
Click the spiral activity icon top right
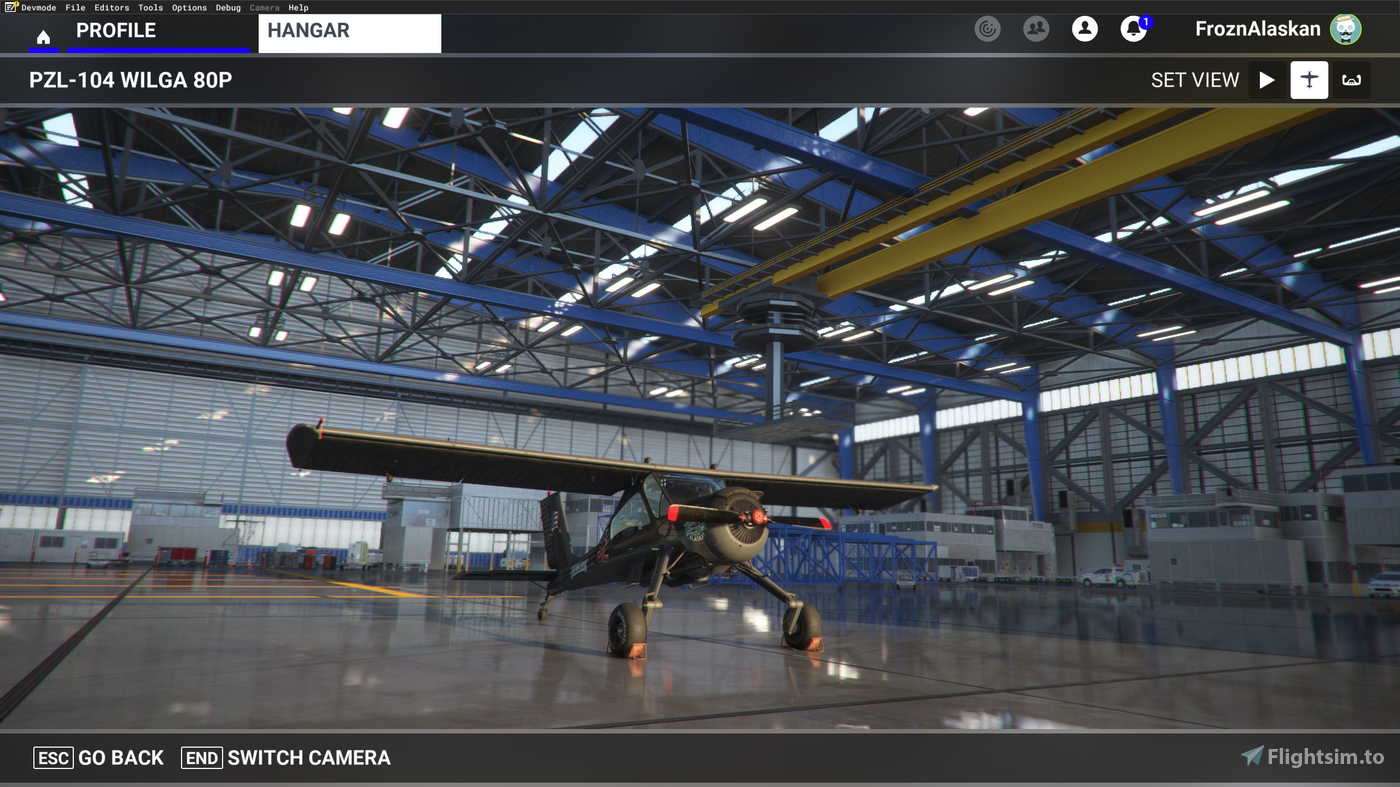coord(987,29)
